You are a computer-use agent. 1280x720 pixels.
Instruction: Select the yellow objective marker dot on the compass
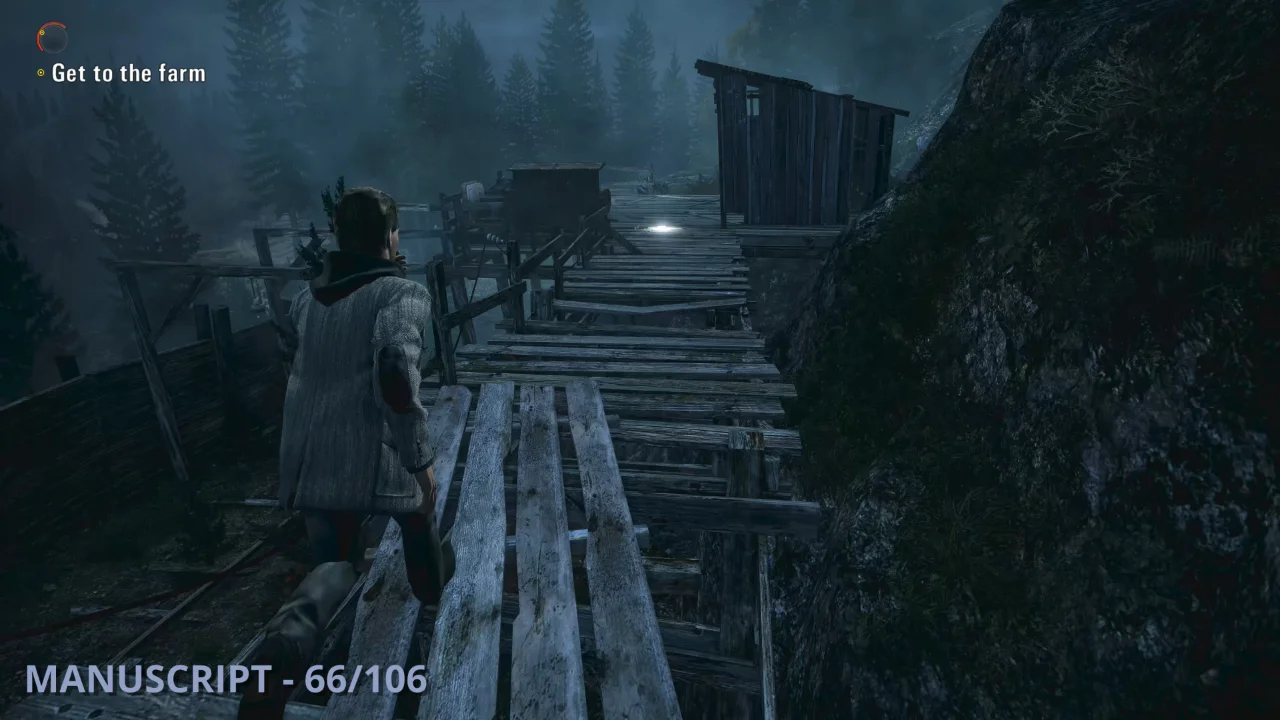point(42,32)
